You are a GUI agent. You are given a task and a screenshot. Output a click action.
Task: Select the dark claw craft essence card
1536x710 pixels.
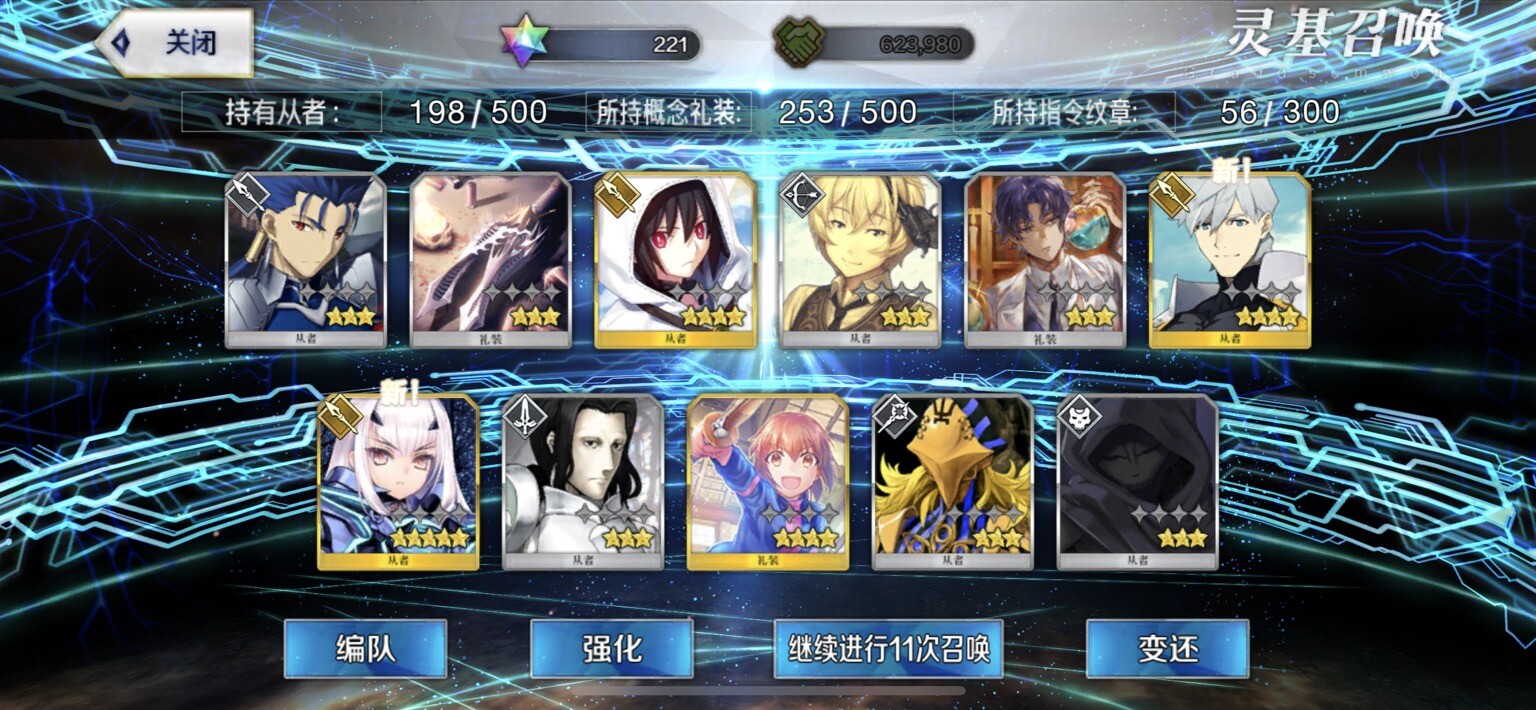[x=491, y=260]
